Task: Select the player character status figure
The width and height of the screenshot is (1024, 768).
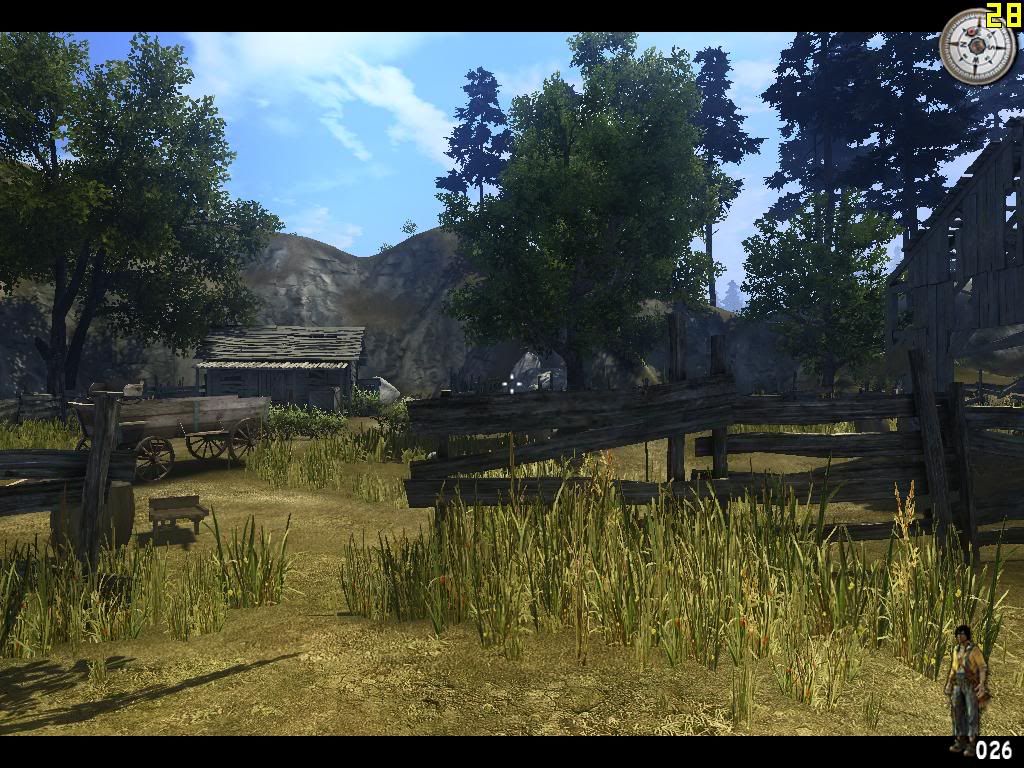Action: (x=965, y=685)
